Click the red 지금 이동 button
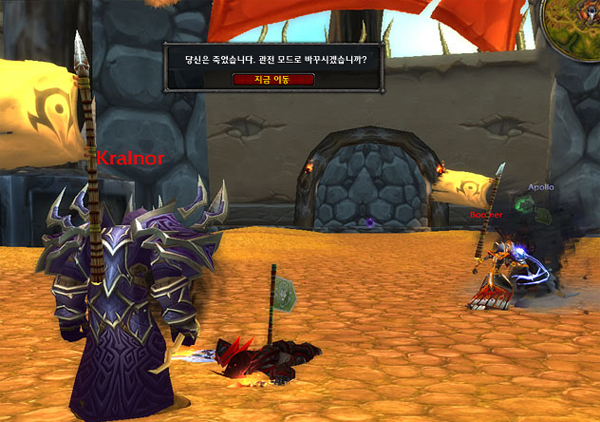The width and height of the screenshot is (600, 422). tap(273, 79)
